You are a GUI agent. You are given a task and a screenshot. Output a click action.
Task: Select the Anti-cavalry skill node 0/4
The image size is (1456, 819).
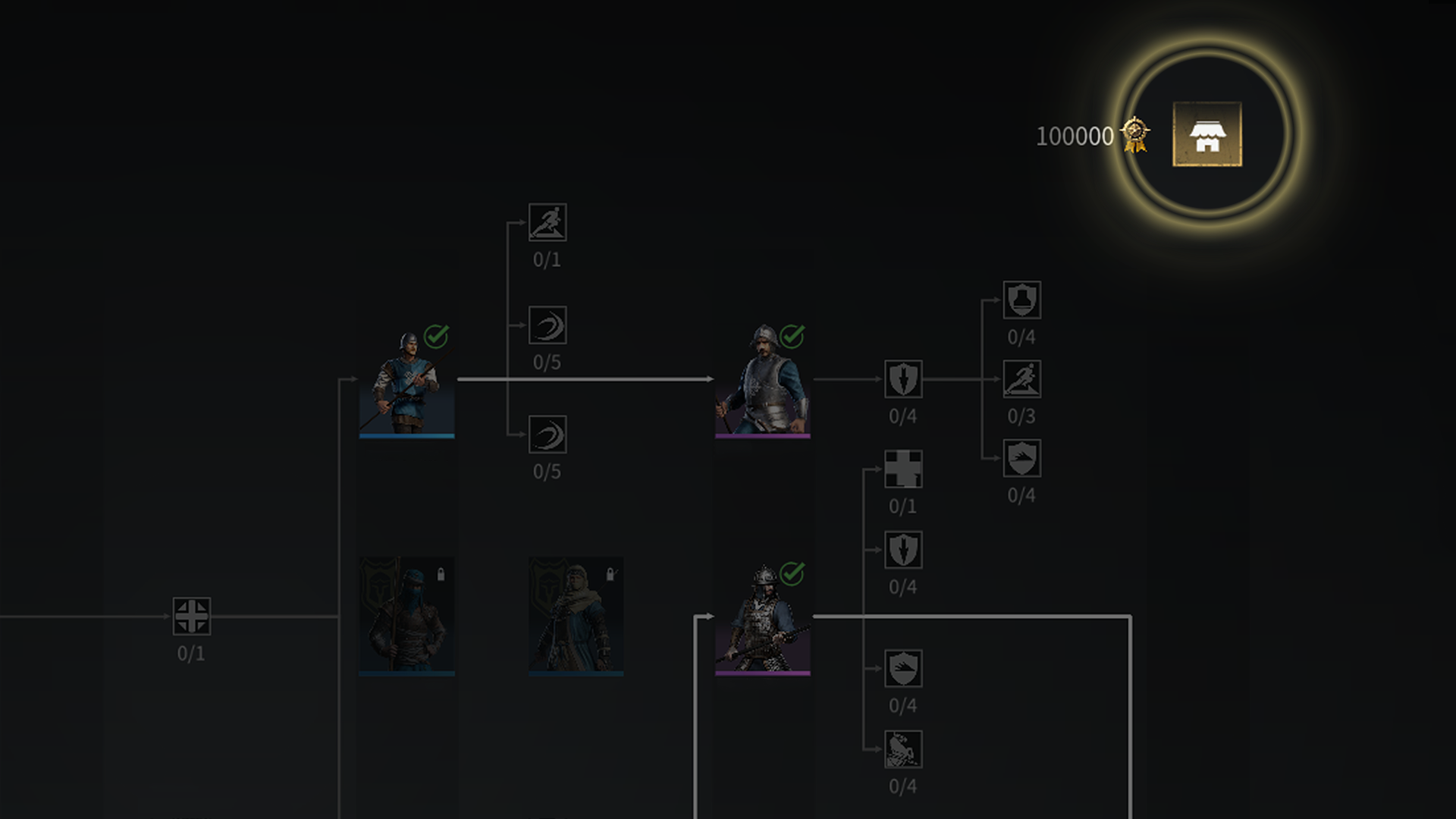point(902,751)
